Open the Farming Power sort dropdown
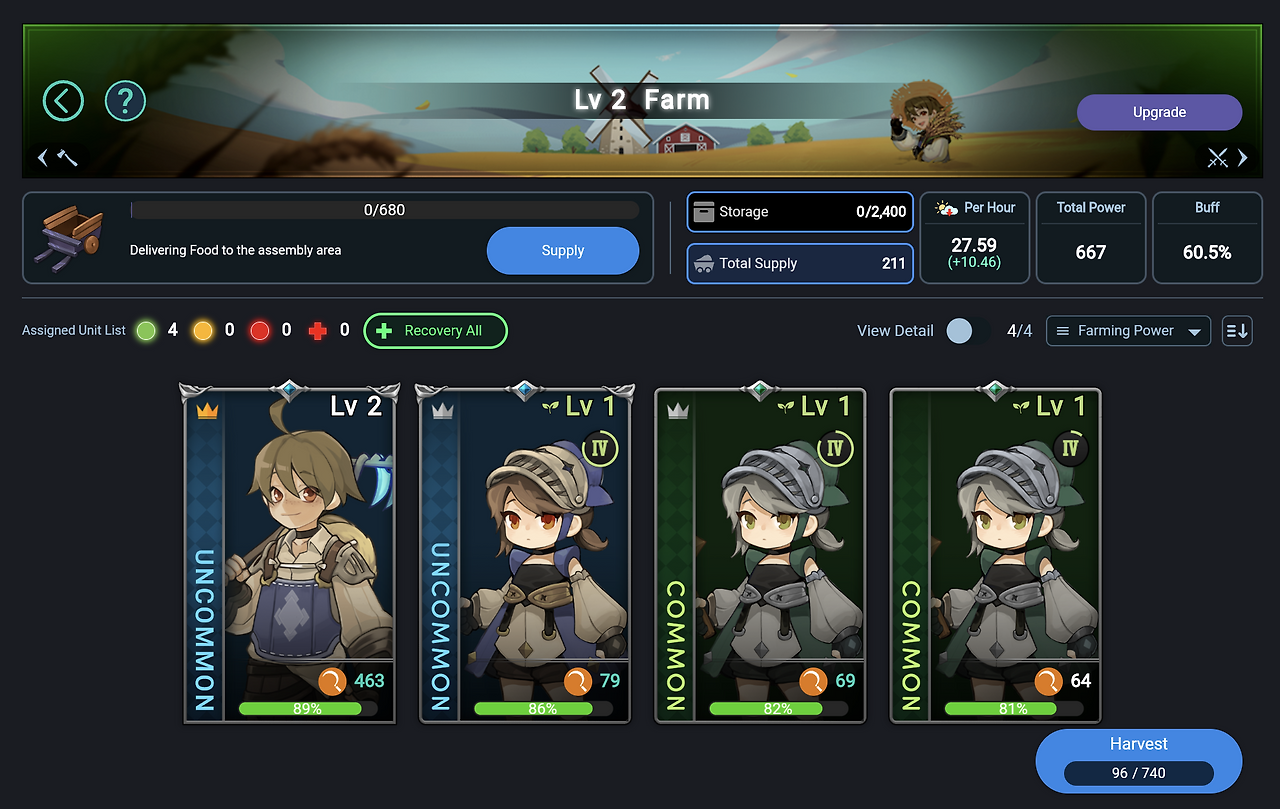This screenshot has width=1280, height=809. (x=1128, y=331)
